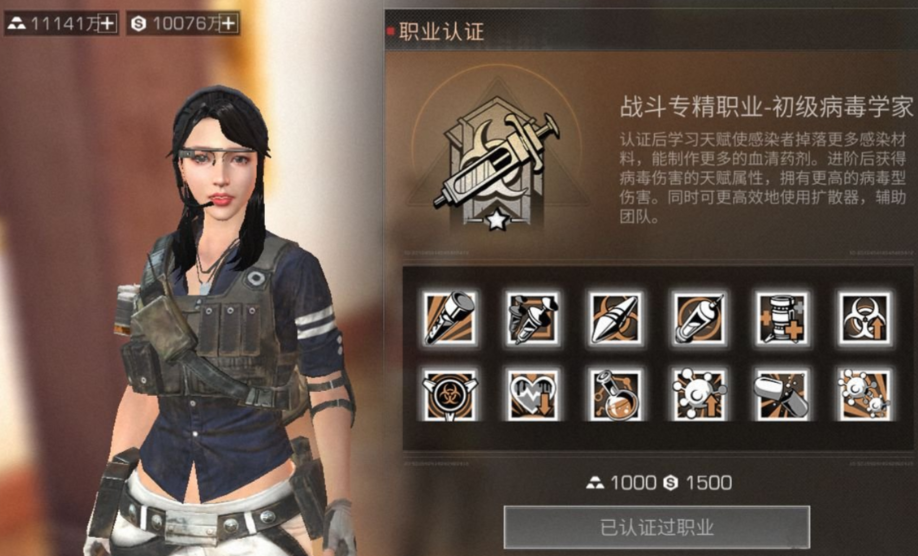Choose the heart with down arrow talent

(x=532, y=395)
